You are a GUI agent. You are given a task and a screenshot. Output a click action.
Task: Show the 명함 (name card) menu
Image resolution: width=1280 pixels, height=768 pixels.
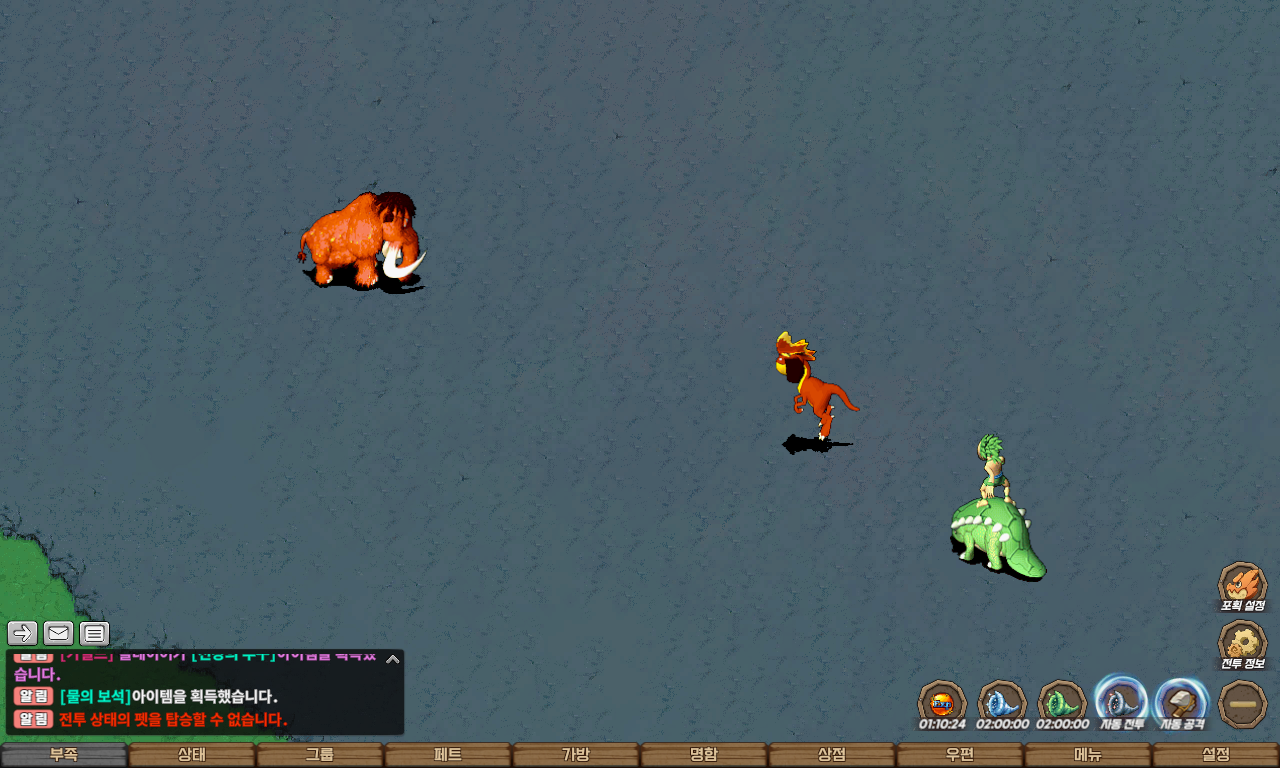[704, 755]
